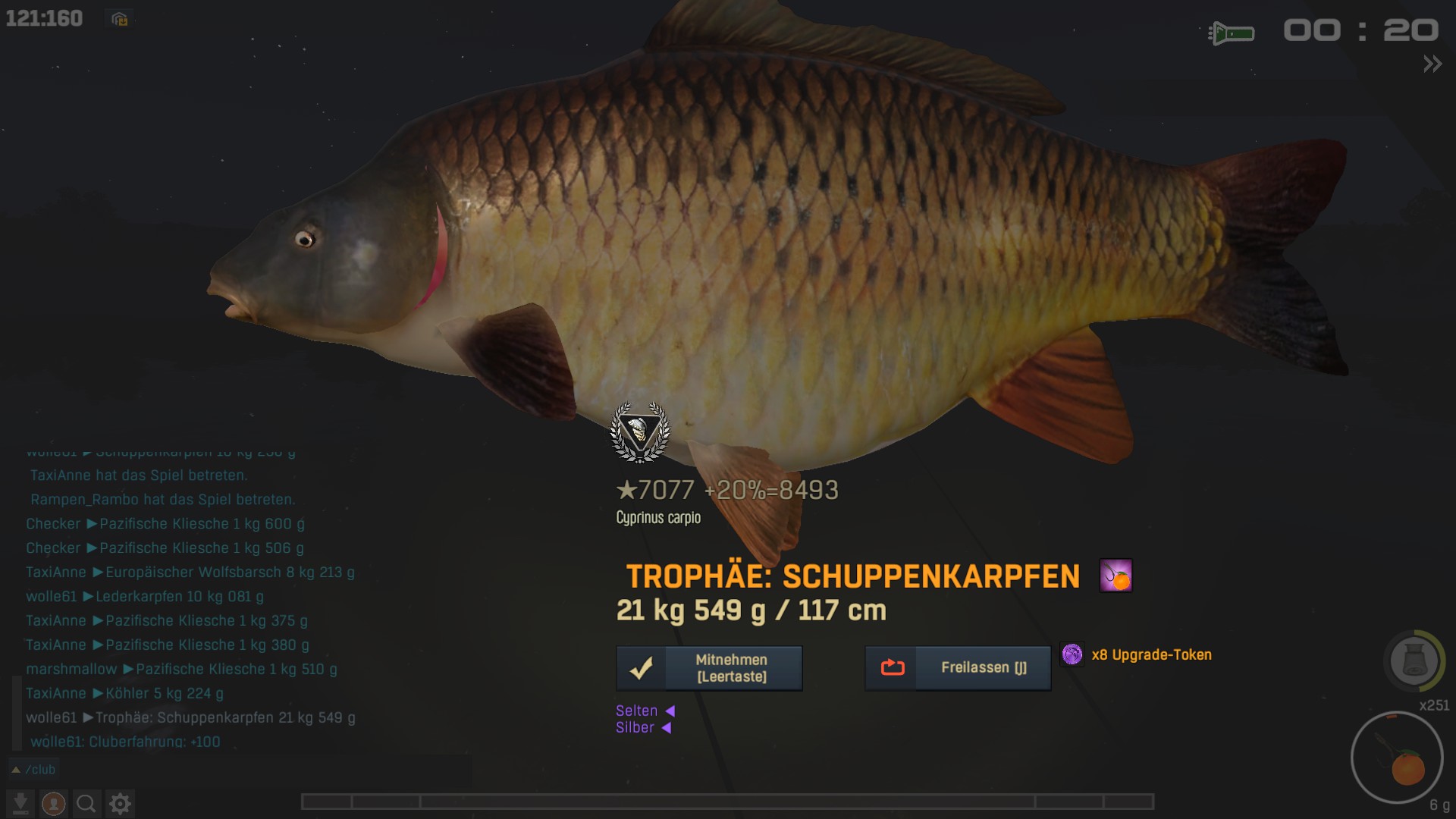Open the keepnet icon
1456x819 pixels.
pos(1414,661)
